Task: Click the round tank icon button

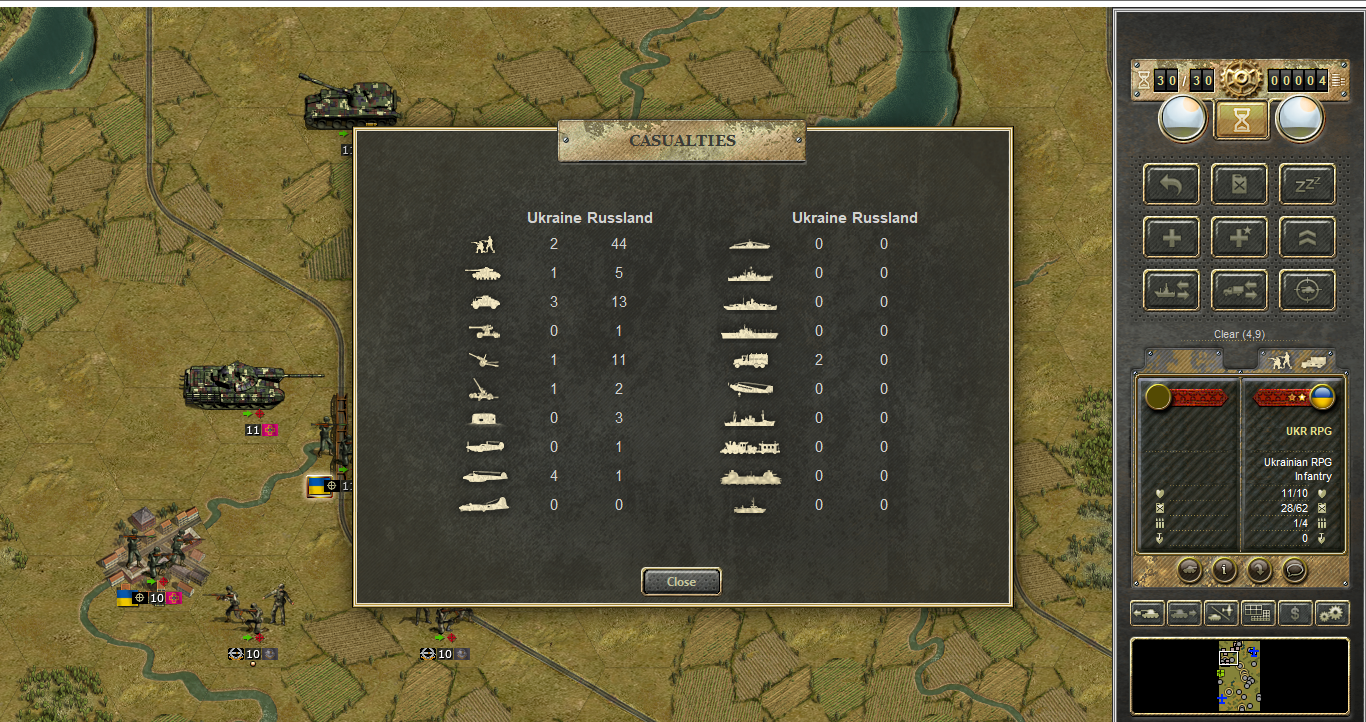Action: tap(1189, 570)
